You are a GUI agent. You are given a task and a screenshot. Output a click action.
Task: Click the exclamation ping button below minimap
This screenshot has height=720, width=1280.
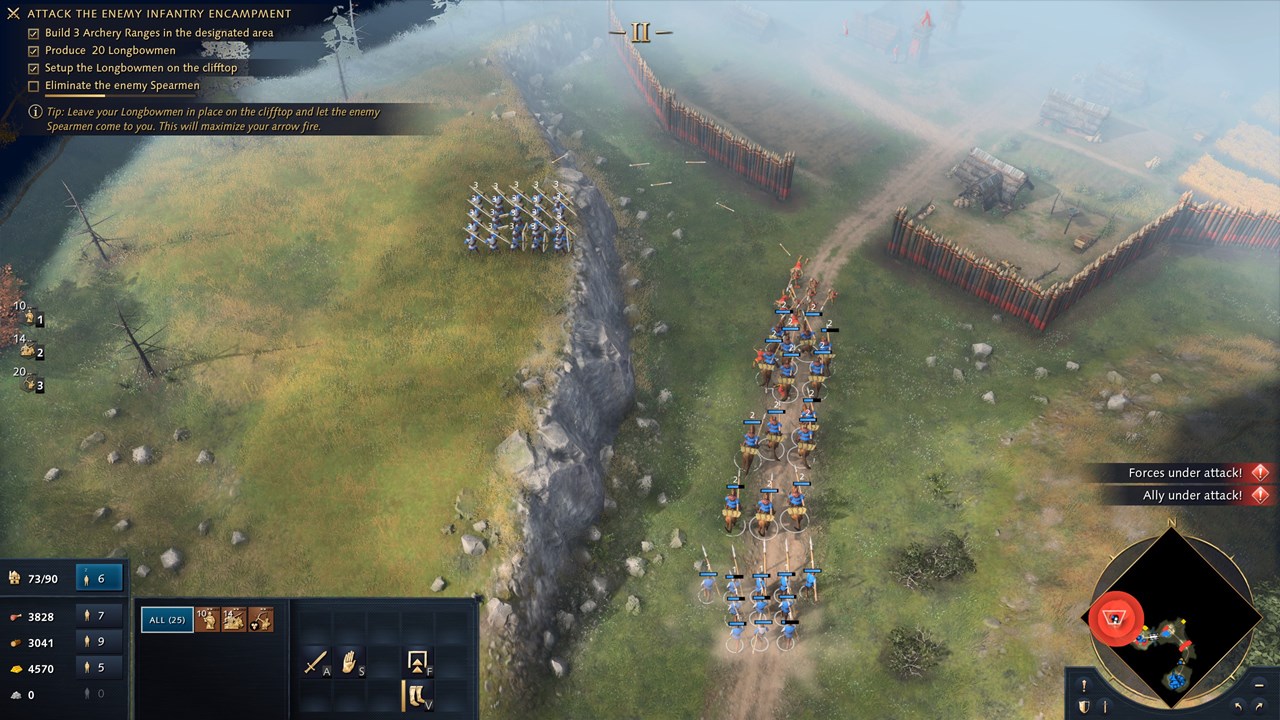click(1083, 686)
